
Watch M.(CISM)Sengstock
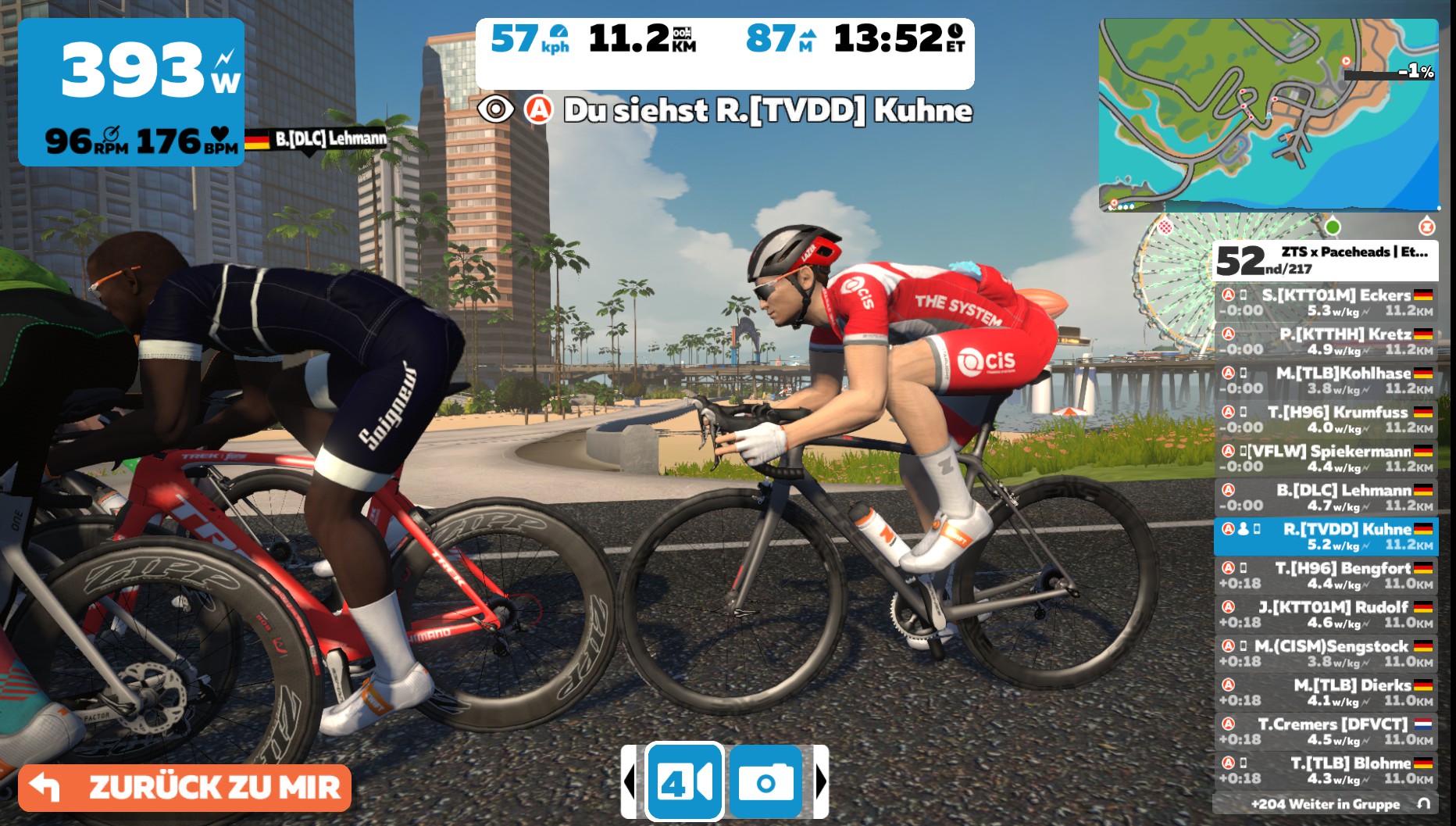click(x=1326, y=653)
